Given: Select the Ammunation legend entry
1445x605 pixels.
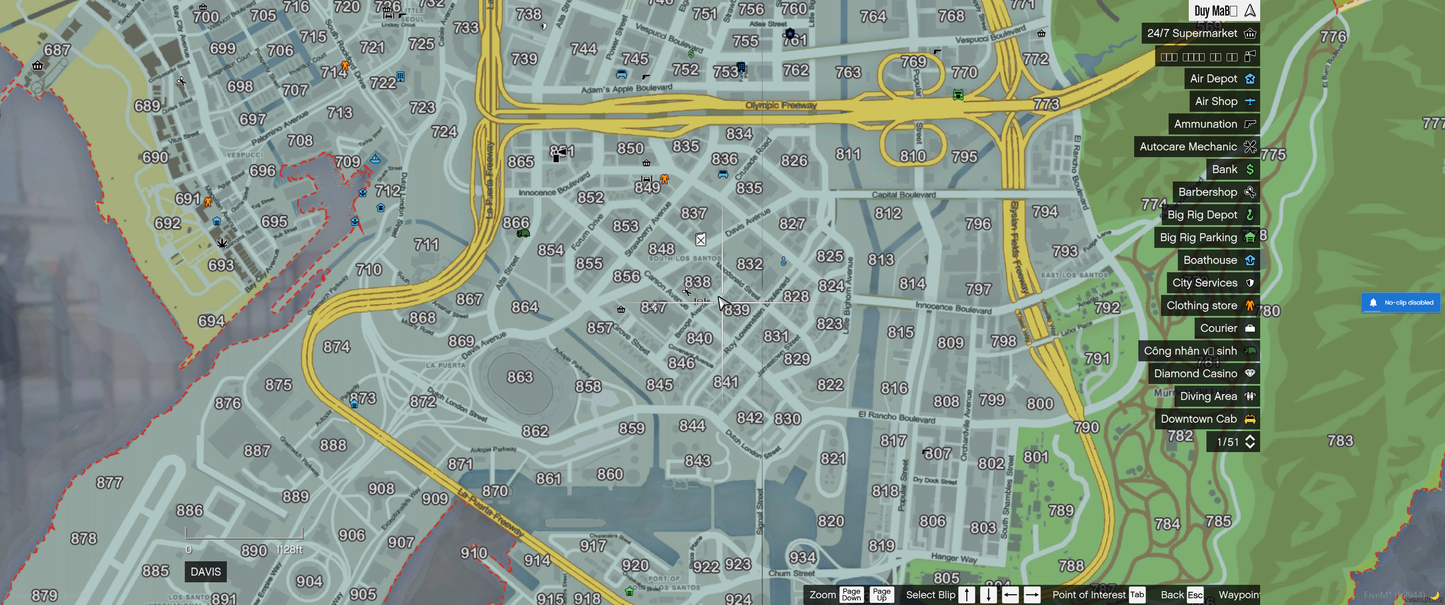Looking at the screenshot, I should [x=1214, y=124].
